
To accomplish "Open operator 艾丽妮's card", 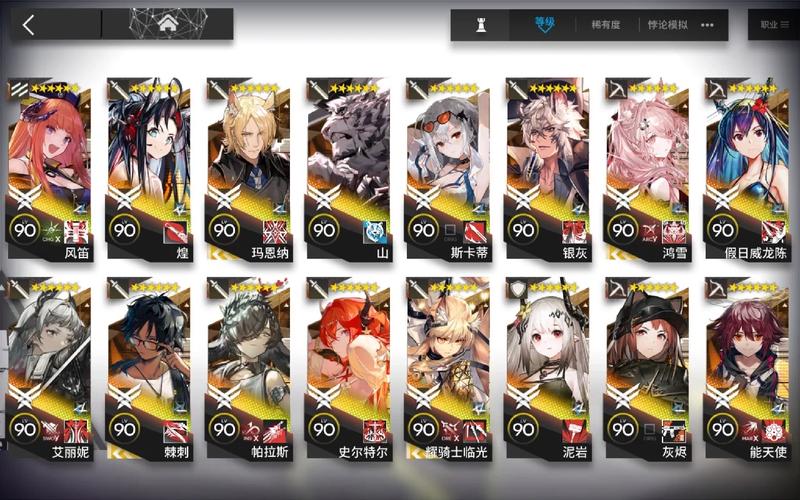I will tap(49, 365).
